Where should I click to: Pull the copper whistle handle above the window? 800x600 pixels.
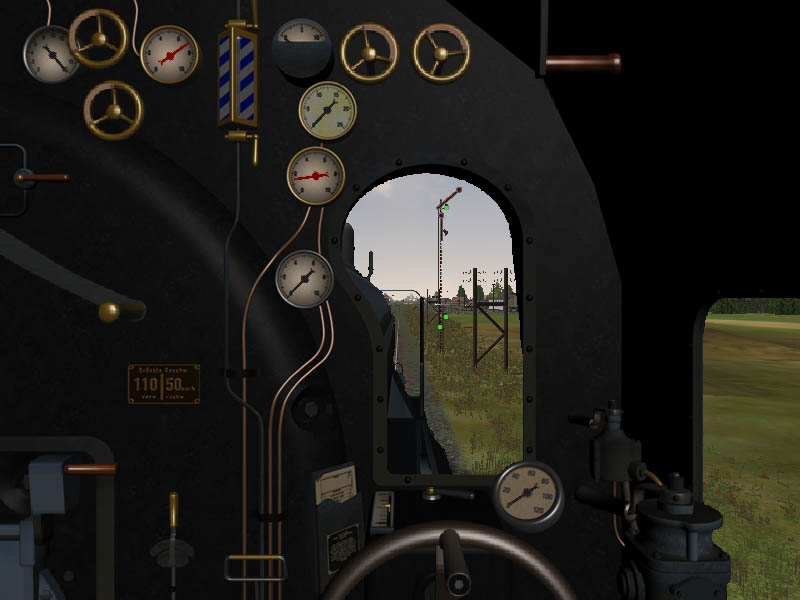(x=583, y=63)
